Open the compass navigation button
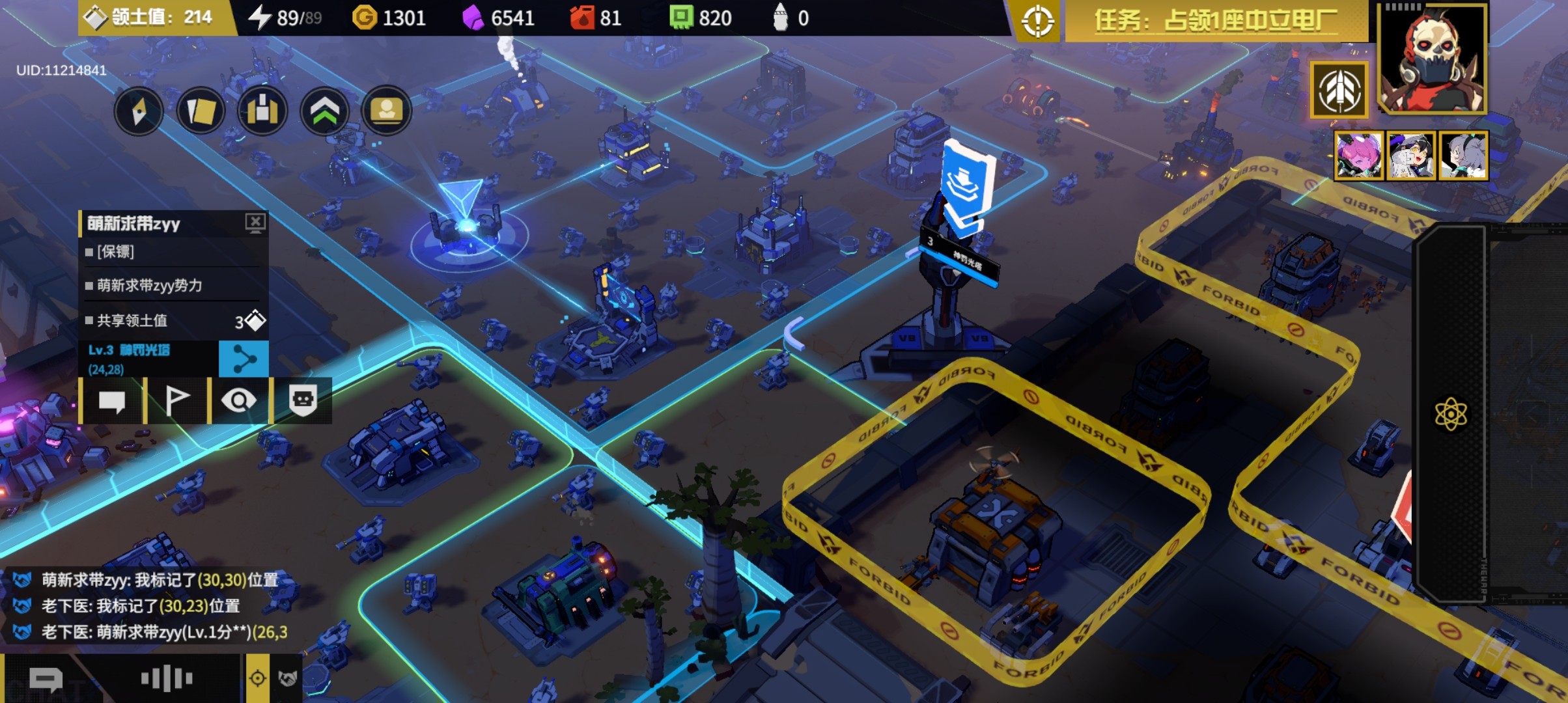Image resolution: width=1568 pixels, height=703 pixels. [x=139, y=111]
